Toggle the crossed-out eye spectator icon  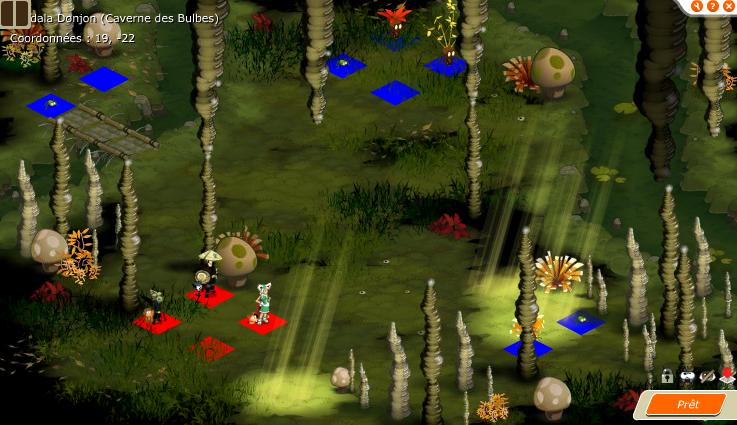[707, 377]
